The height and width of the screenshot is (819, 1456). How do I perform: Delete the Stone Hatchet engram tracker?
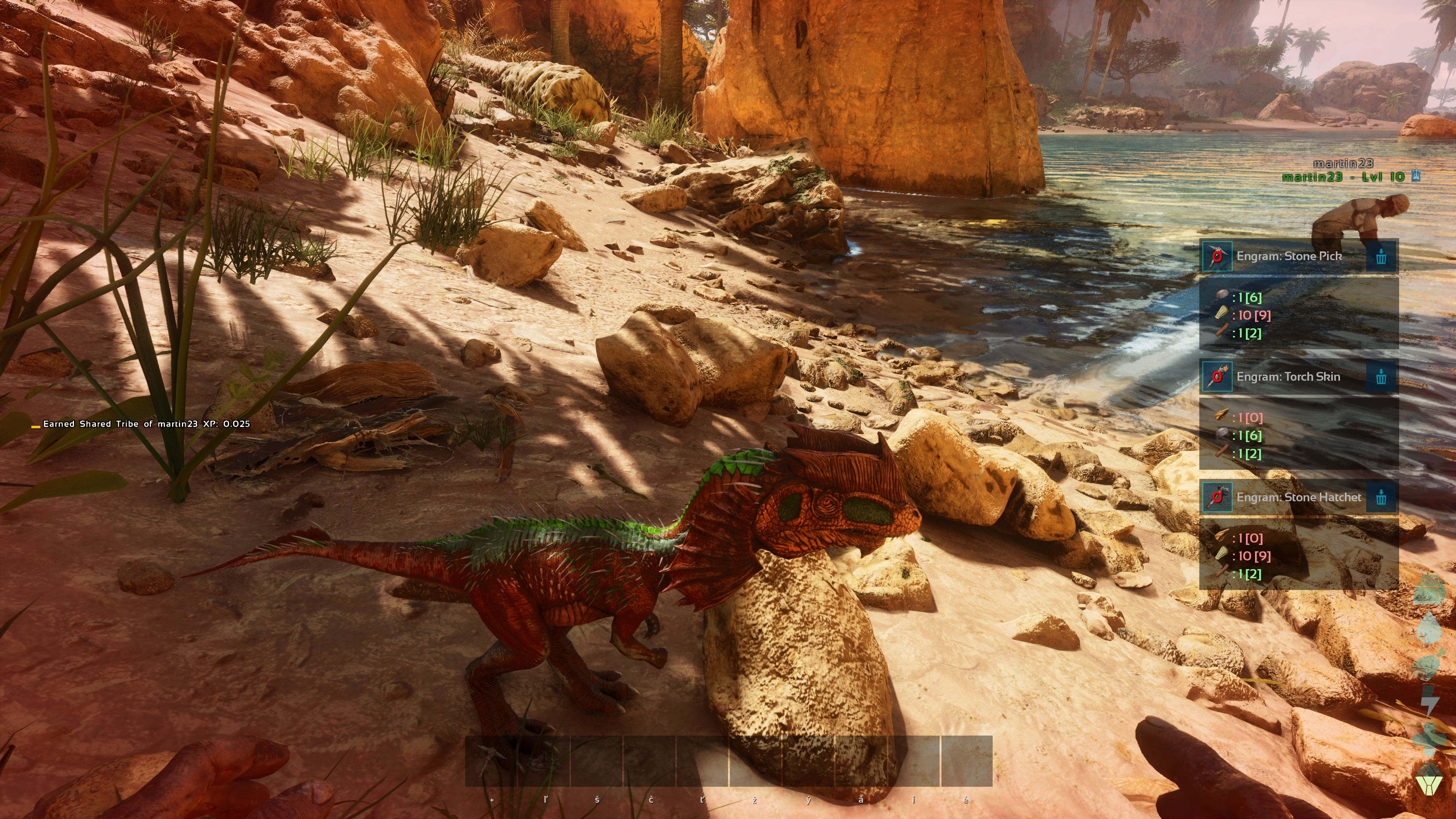pos(1381,497)
